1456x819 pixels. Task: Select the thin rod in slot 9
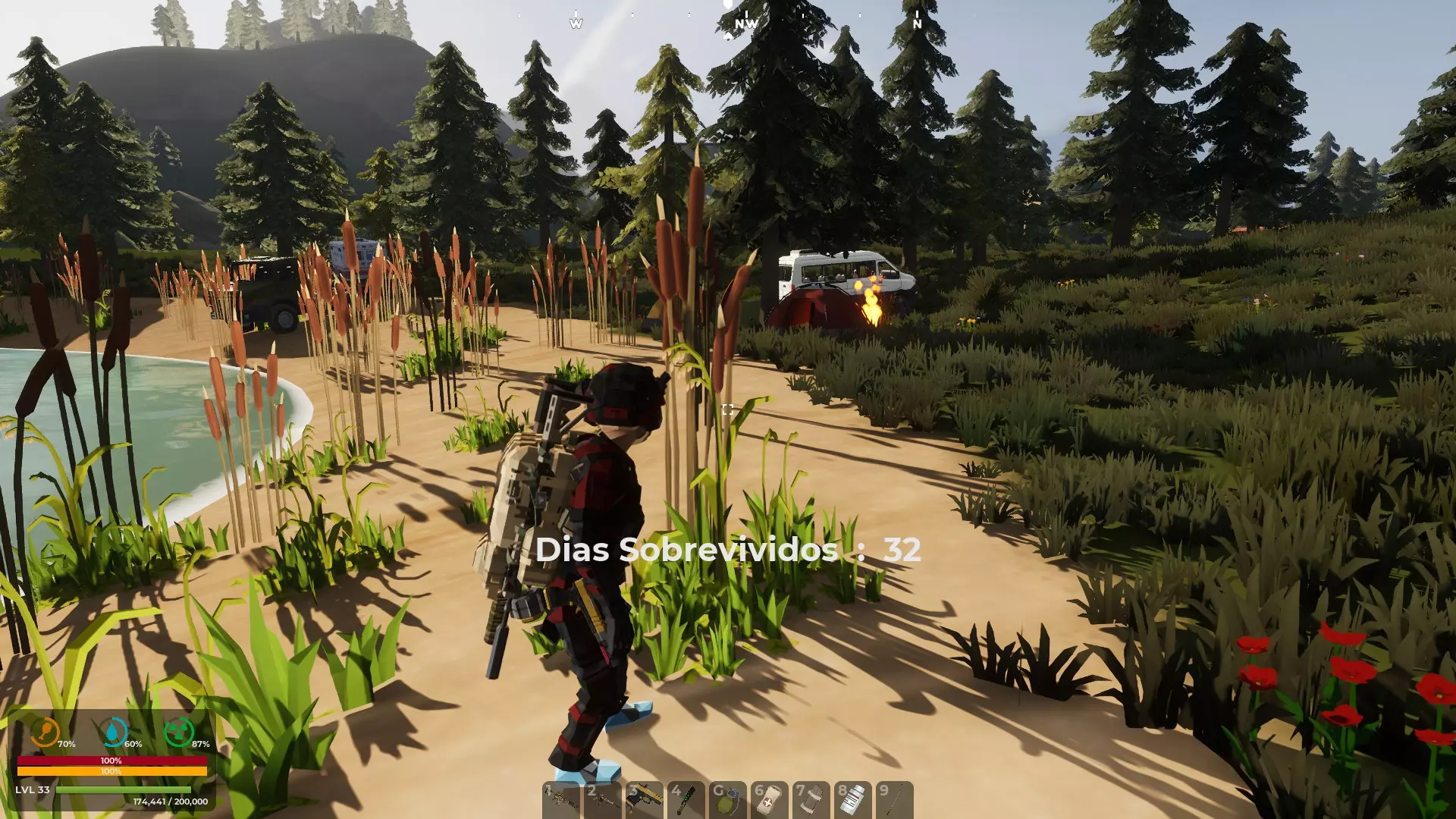895,800
